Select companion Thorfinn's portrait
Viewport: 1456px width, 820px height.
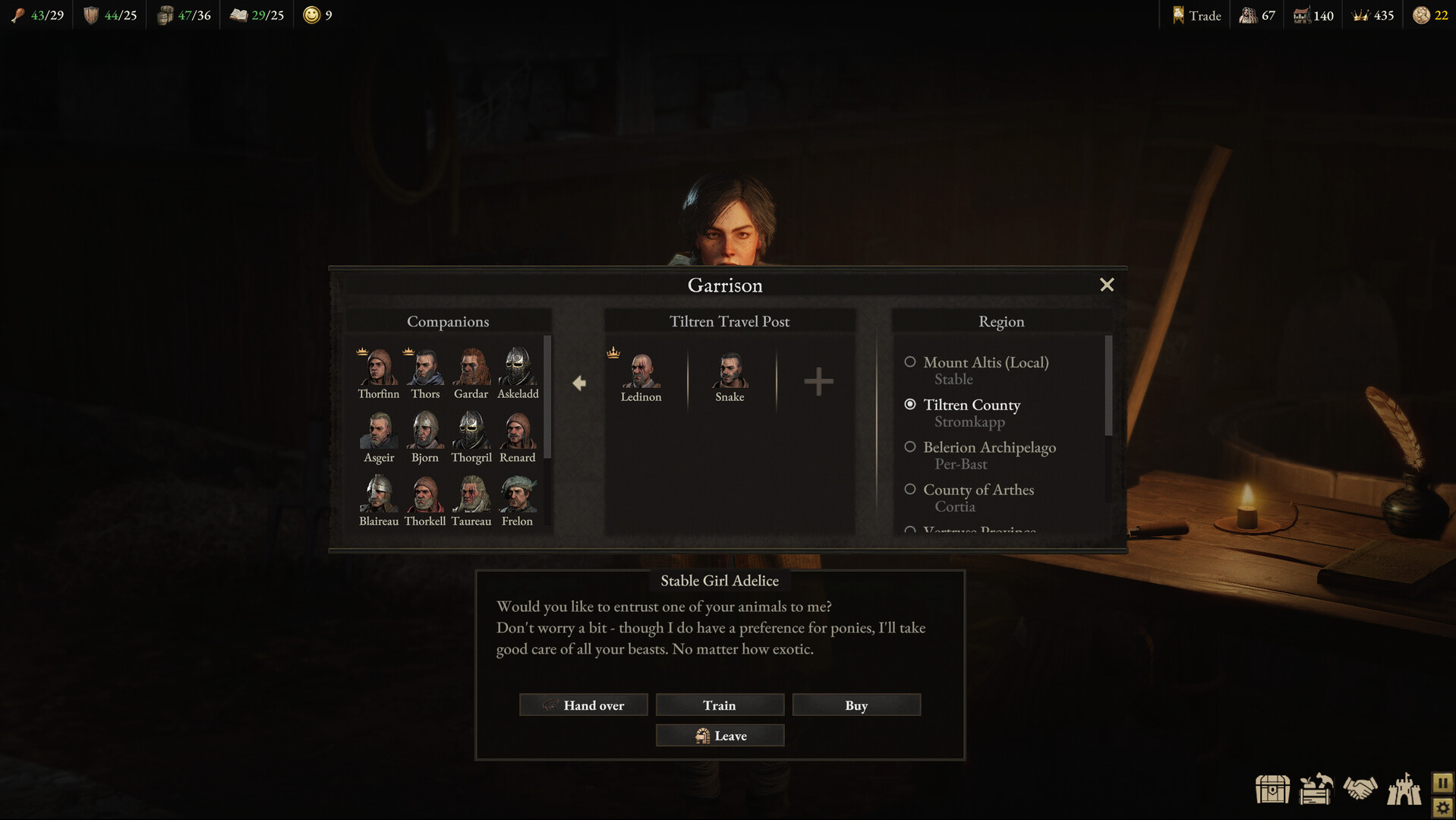click(x=378, y=369)
